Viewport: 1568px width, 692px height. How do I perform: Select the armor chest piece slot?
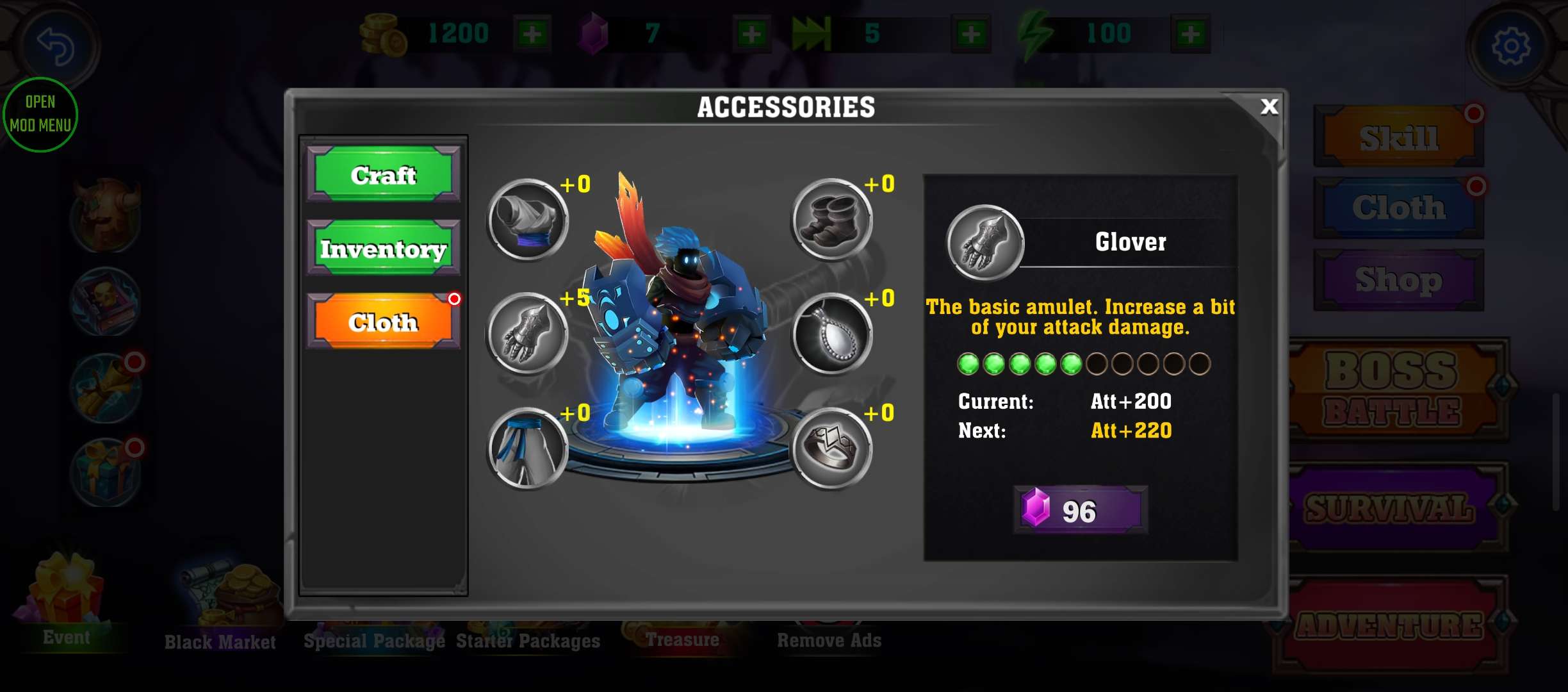pyautogui.click(x=527, y=220)
